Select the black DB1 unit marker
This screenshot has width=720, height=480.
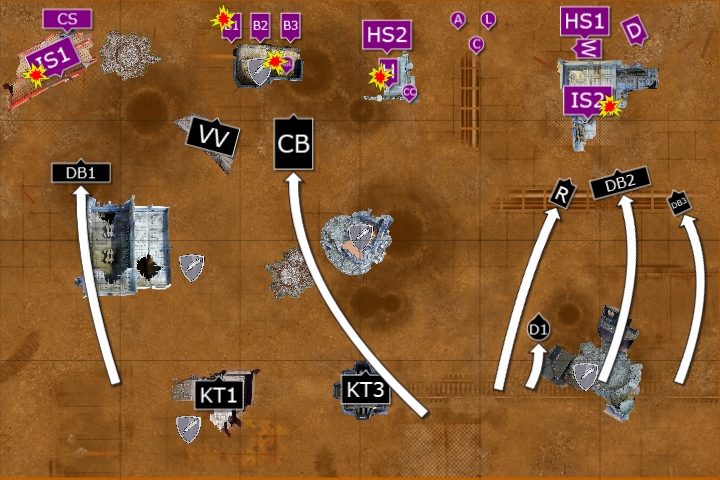(81, 172)
